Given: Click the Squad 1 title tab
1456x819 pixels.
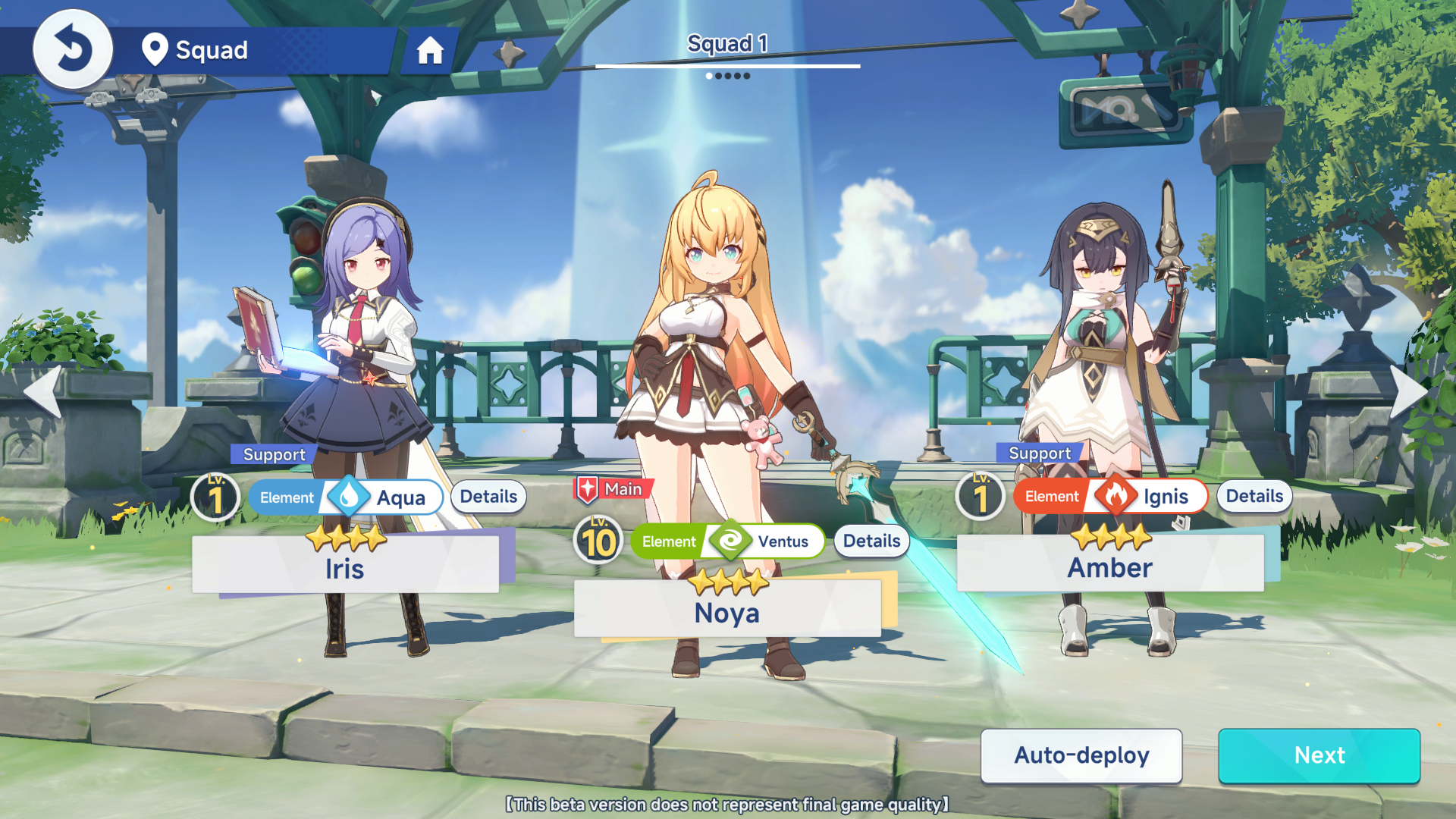Looking at the screenshot, I should click(x=727, y=44).
